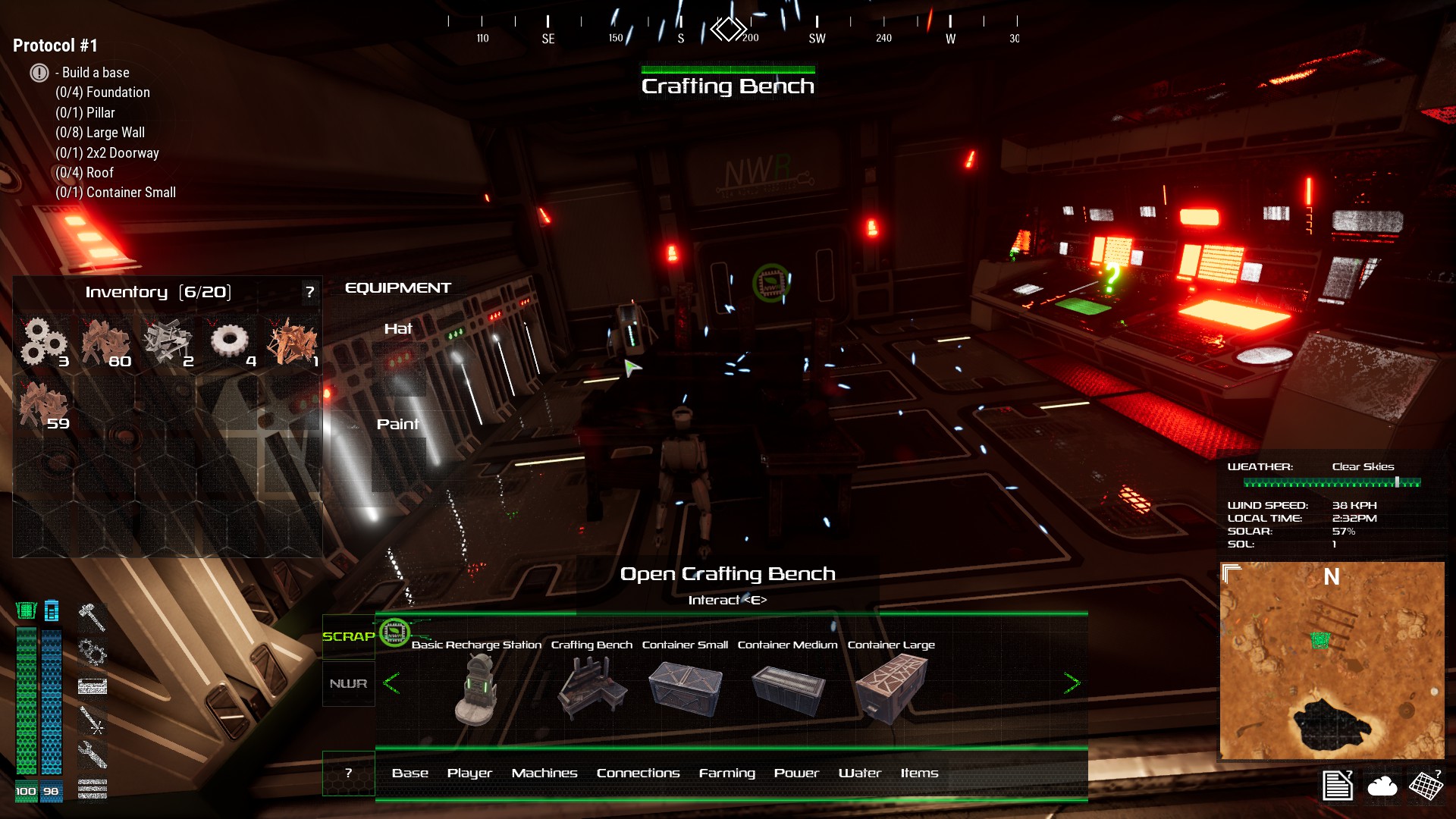Switch to the Base build category
1456x819 pixels.
[410, 773]
